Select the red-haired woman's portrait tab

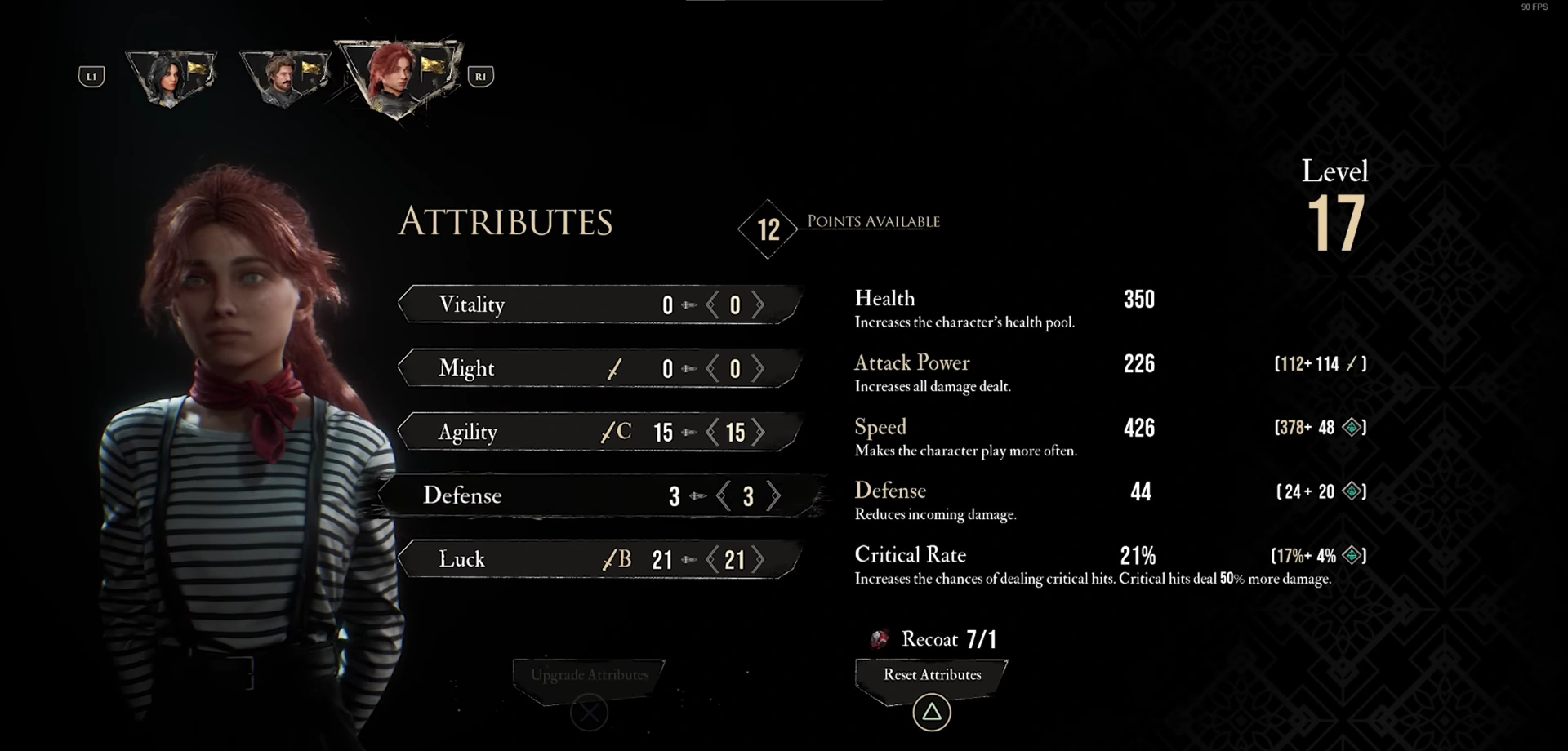399,78
